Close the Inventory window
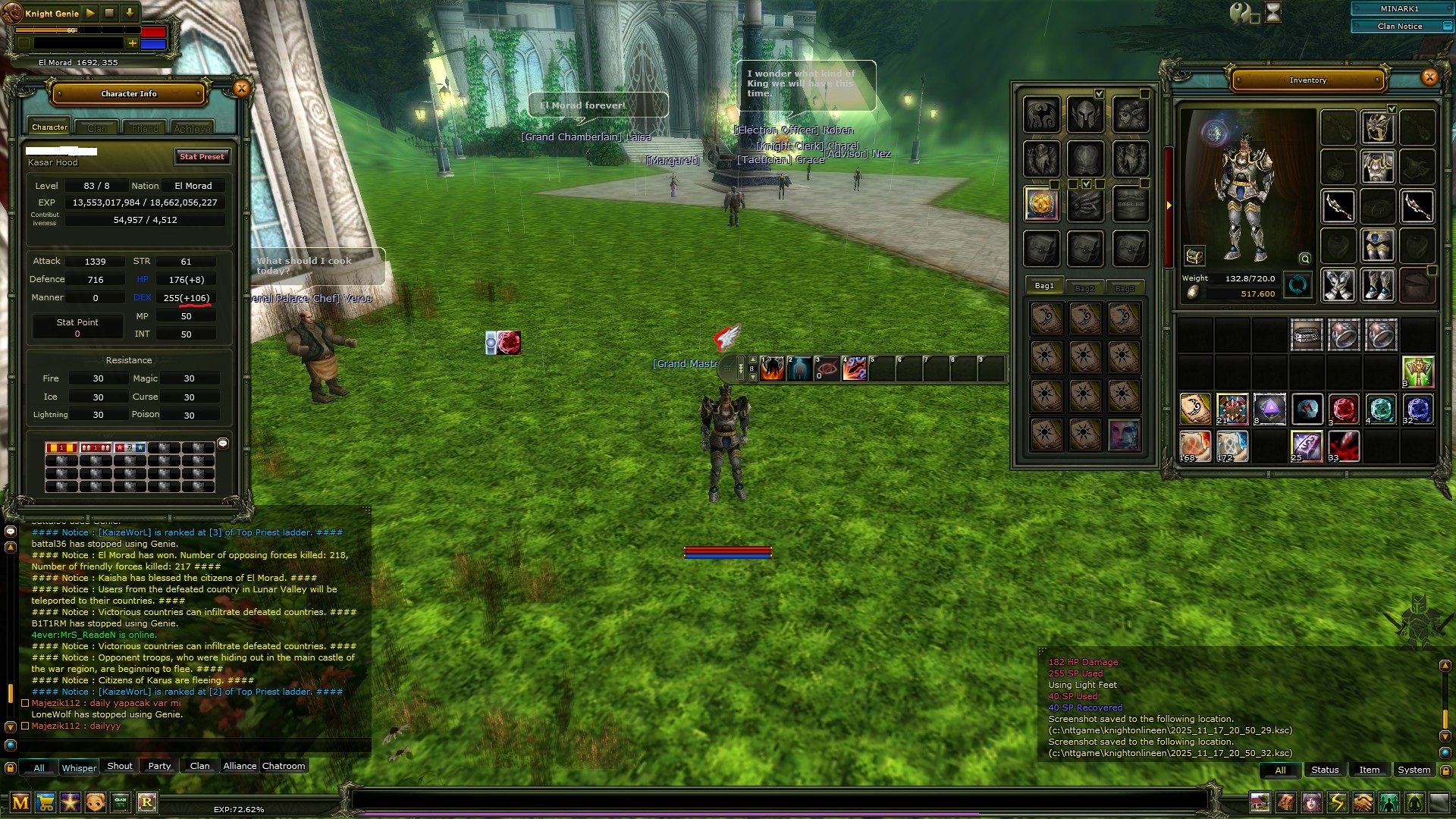This screenshot has height=819, width=1456. tap(1429, 77)
